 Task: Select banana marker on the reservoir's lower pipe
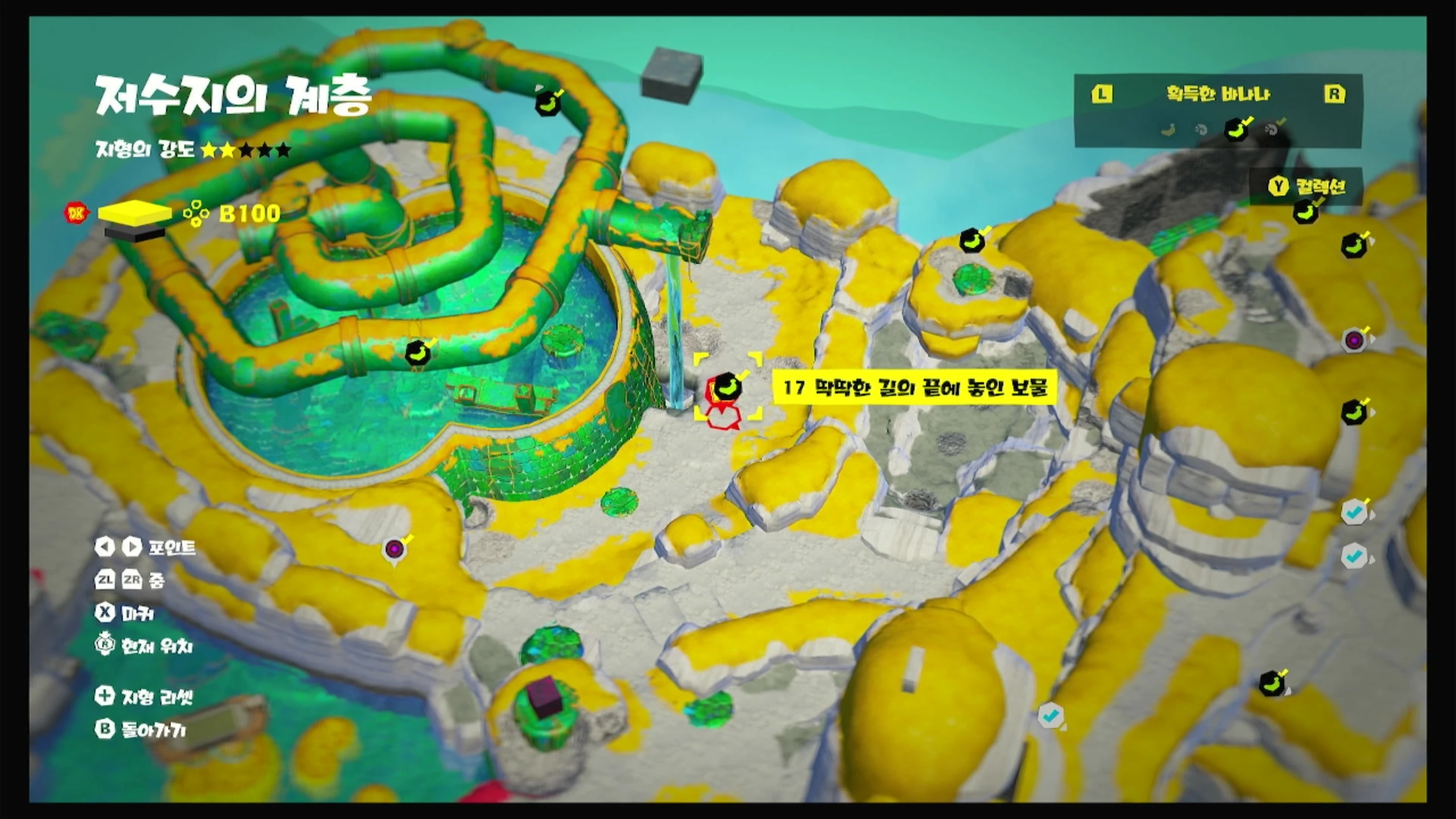coord(418,354)
